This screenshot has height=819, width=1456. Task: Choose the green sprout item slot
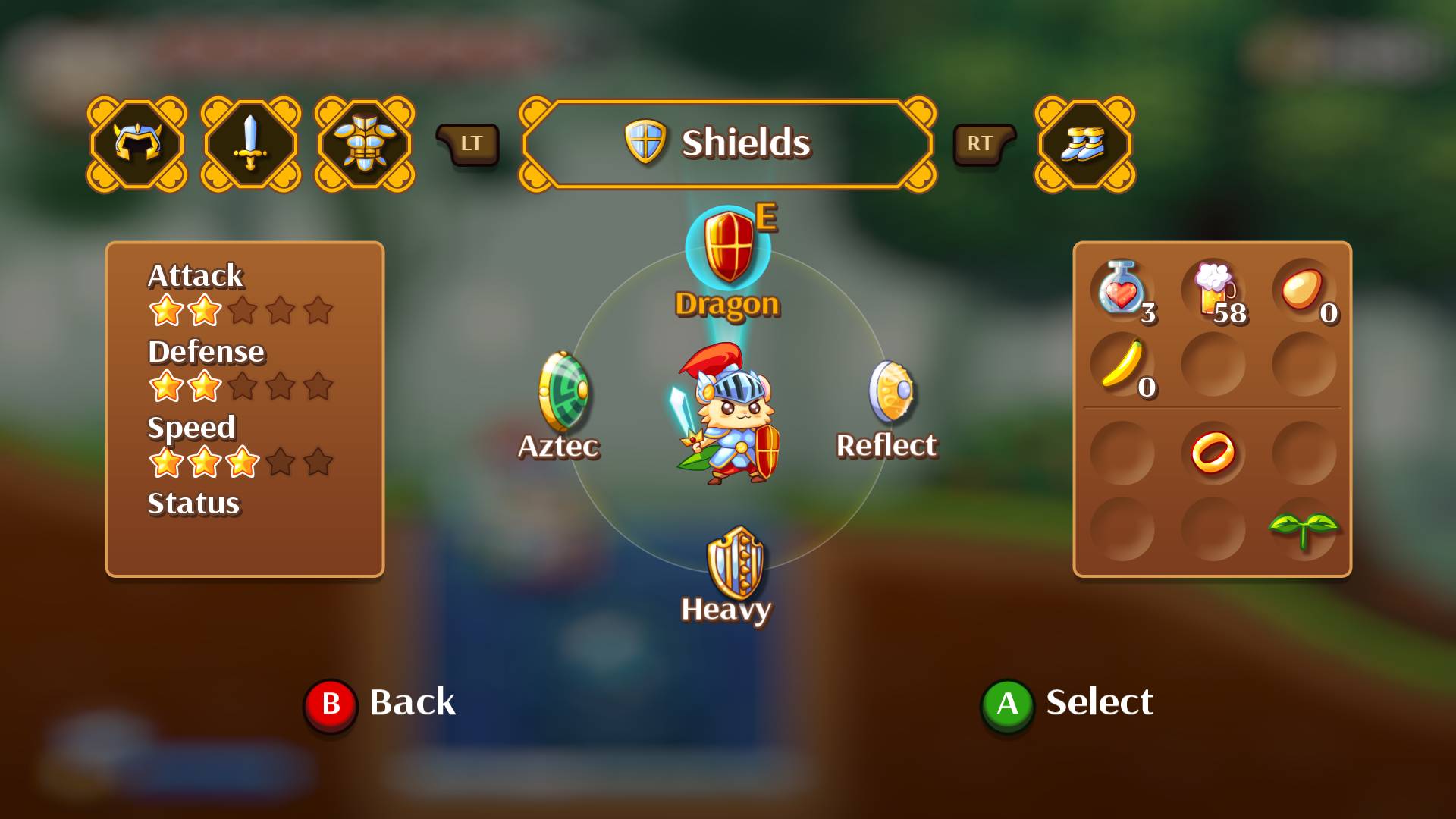(1304, 529)
